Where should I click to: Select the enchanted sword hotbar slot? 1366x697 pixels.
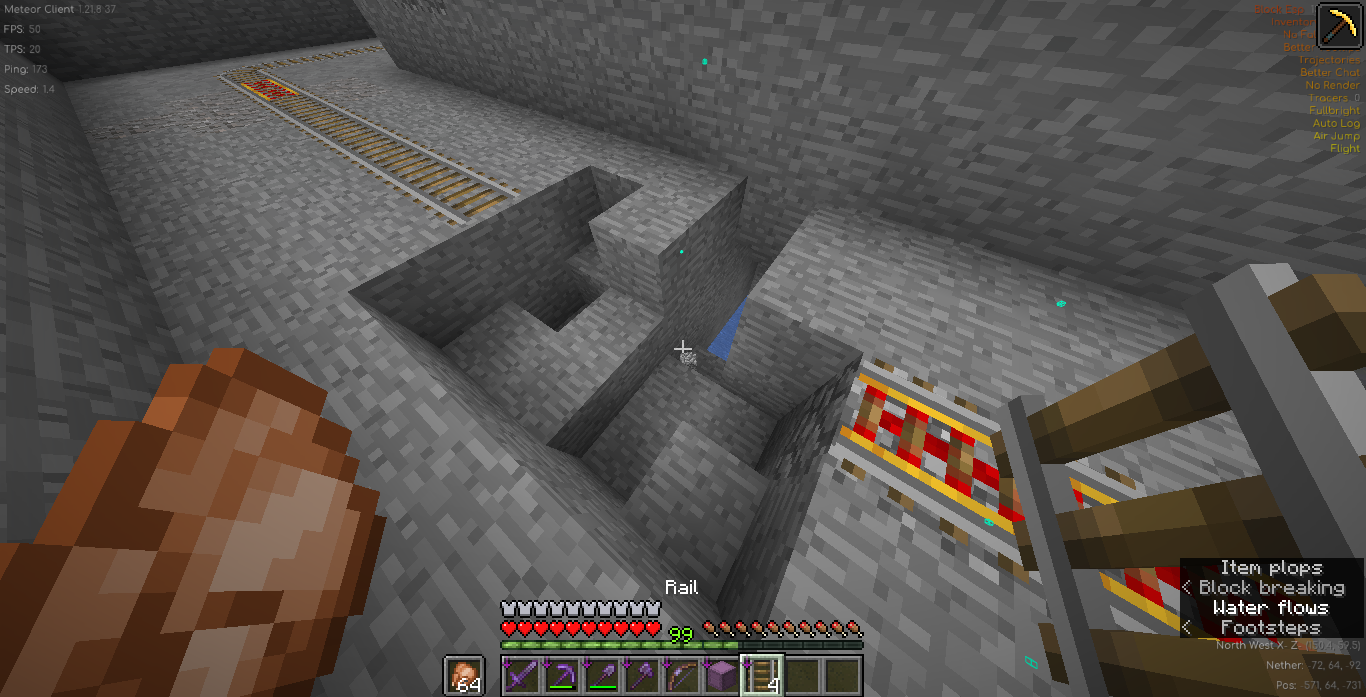[522, 676]
